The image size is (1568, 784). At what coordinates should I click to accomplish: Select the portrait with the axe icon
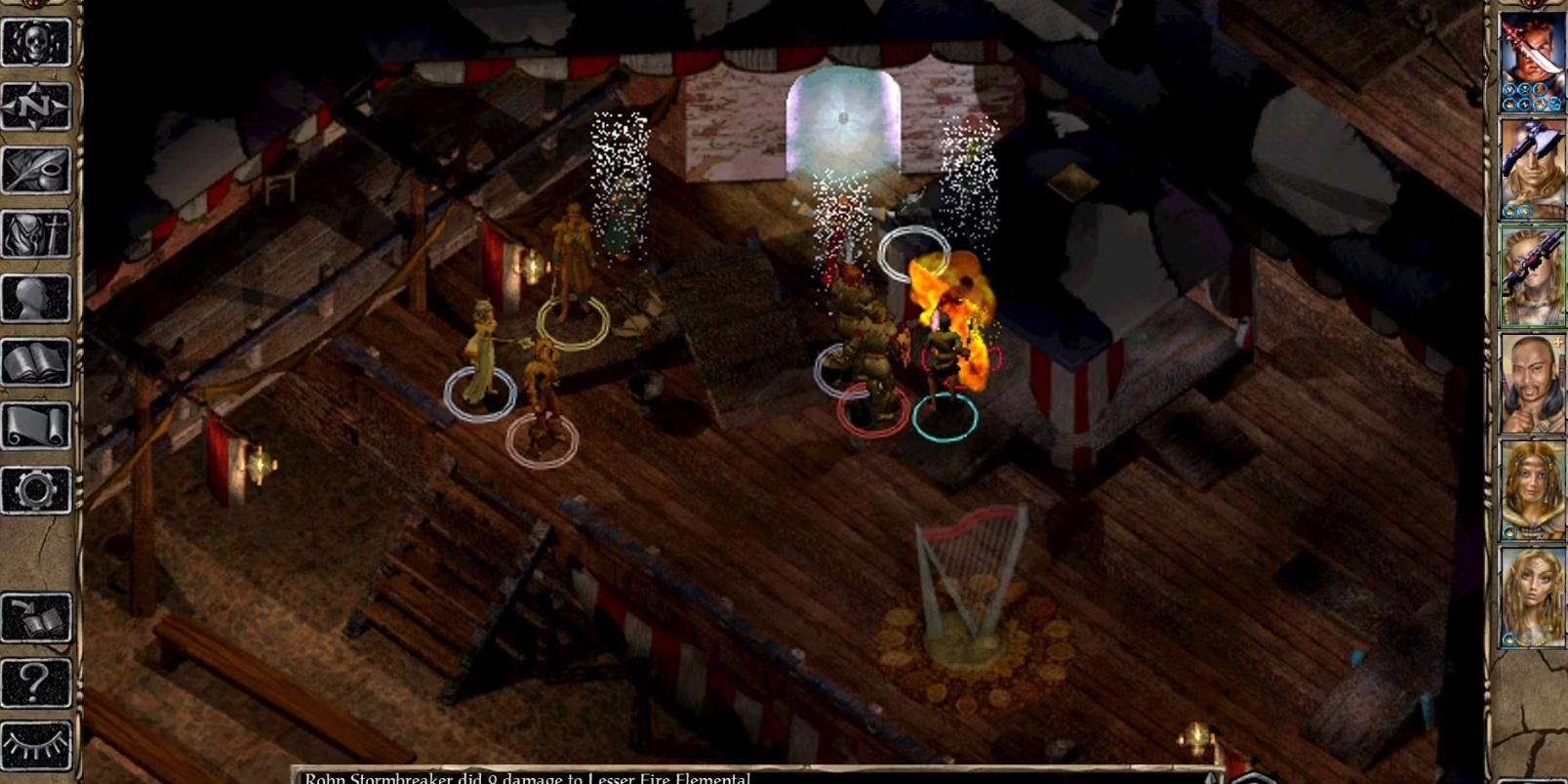1531,169
